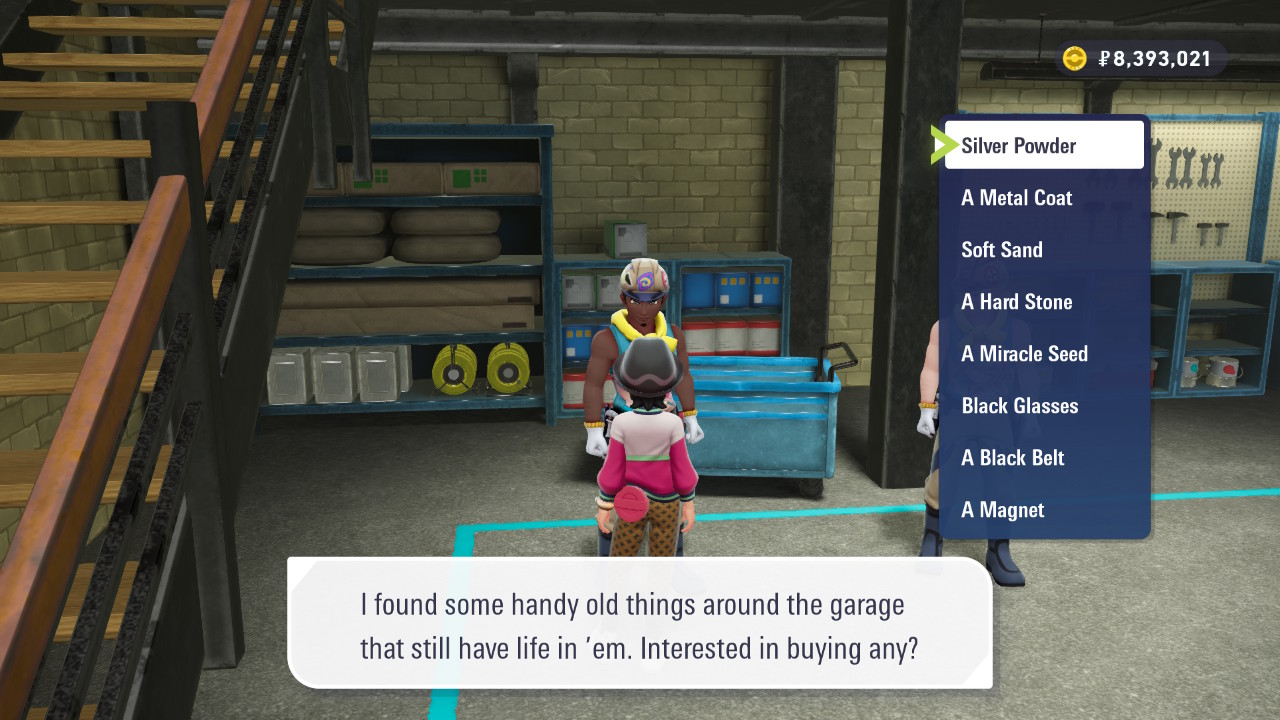The width and height of the screenshot is (1280, 720).
Task: Select A Black Belt option
Action: point(1043,458)
